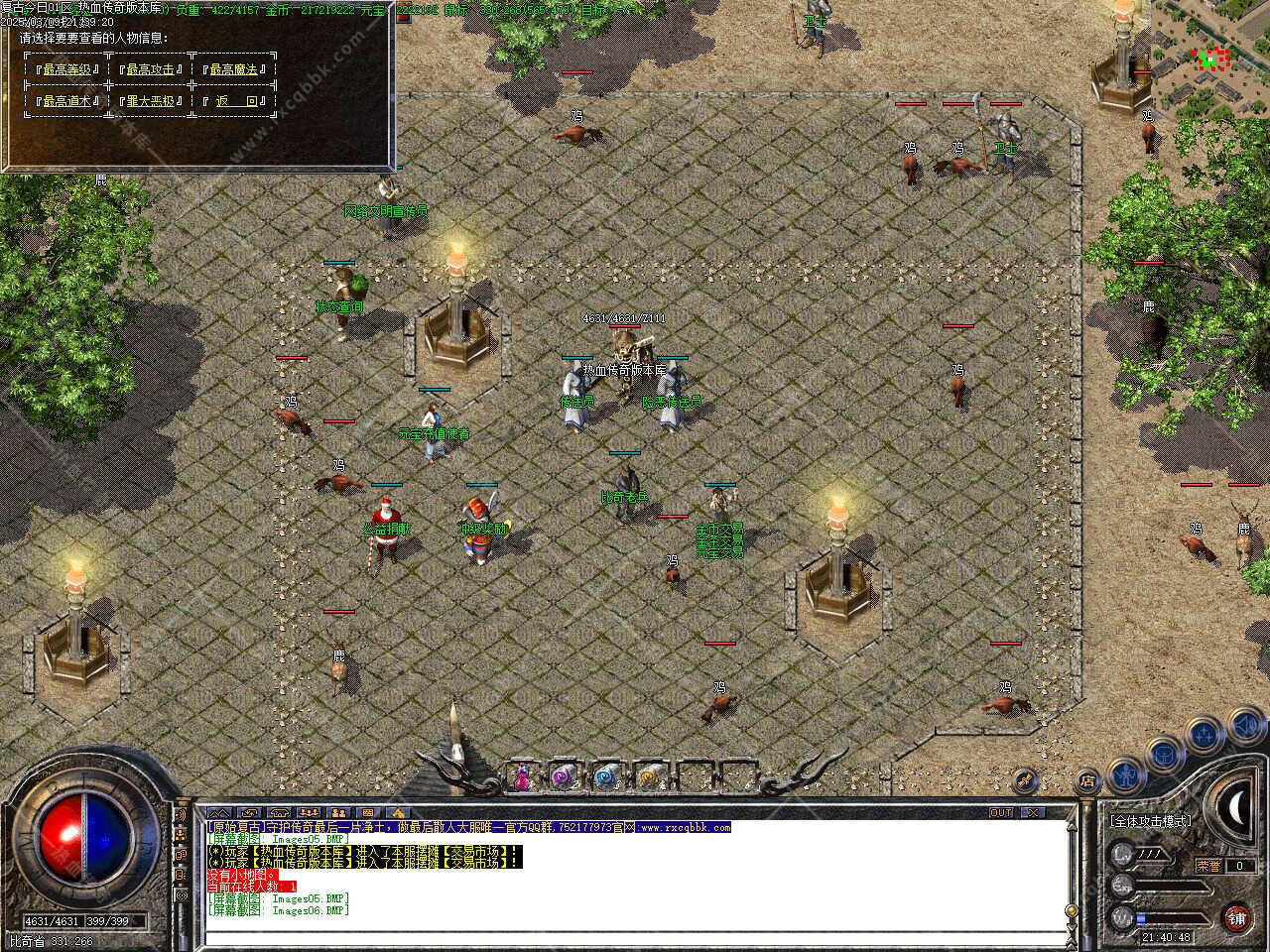View the 最高道术 ranking list

point(67,101)
